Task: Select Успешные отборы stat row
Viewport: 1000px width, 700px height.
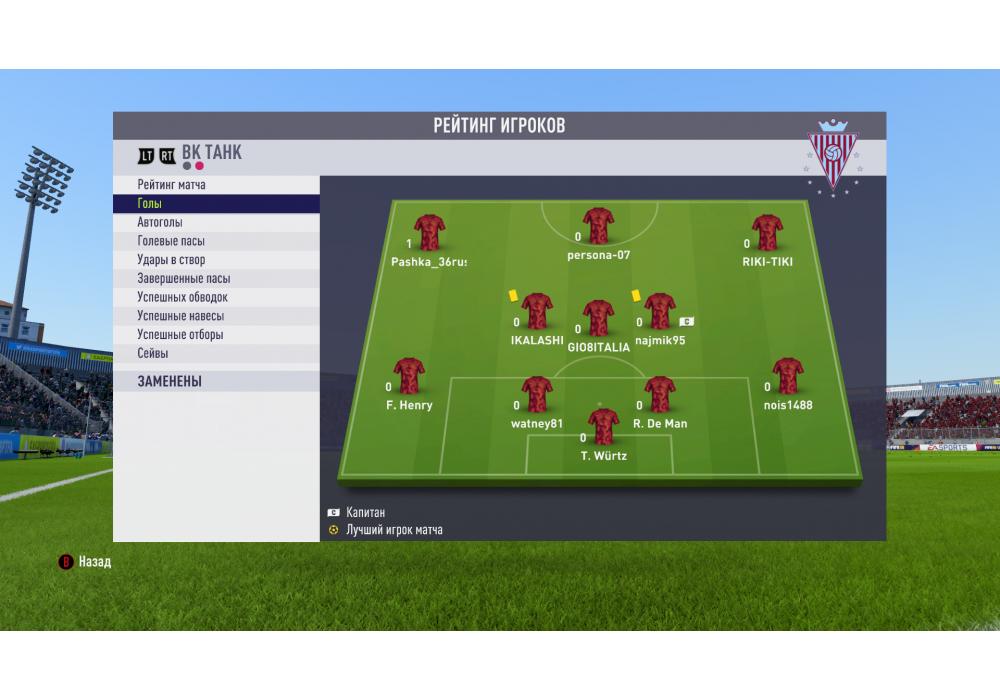Action: [x=216, y=335]
